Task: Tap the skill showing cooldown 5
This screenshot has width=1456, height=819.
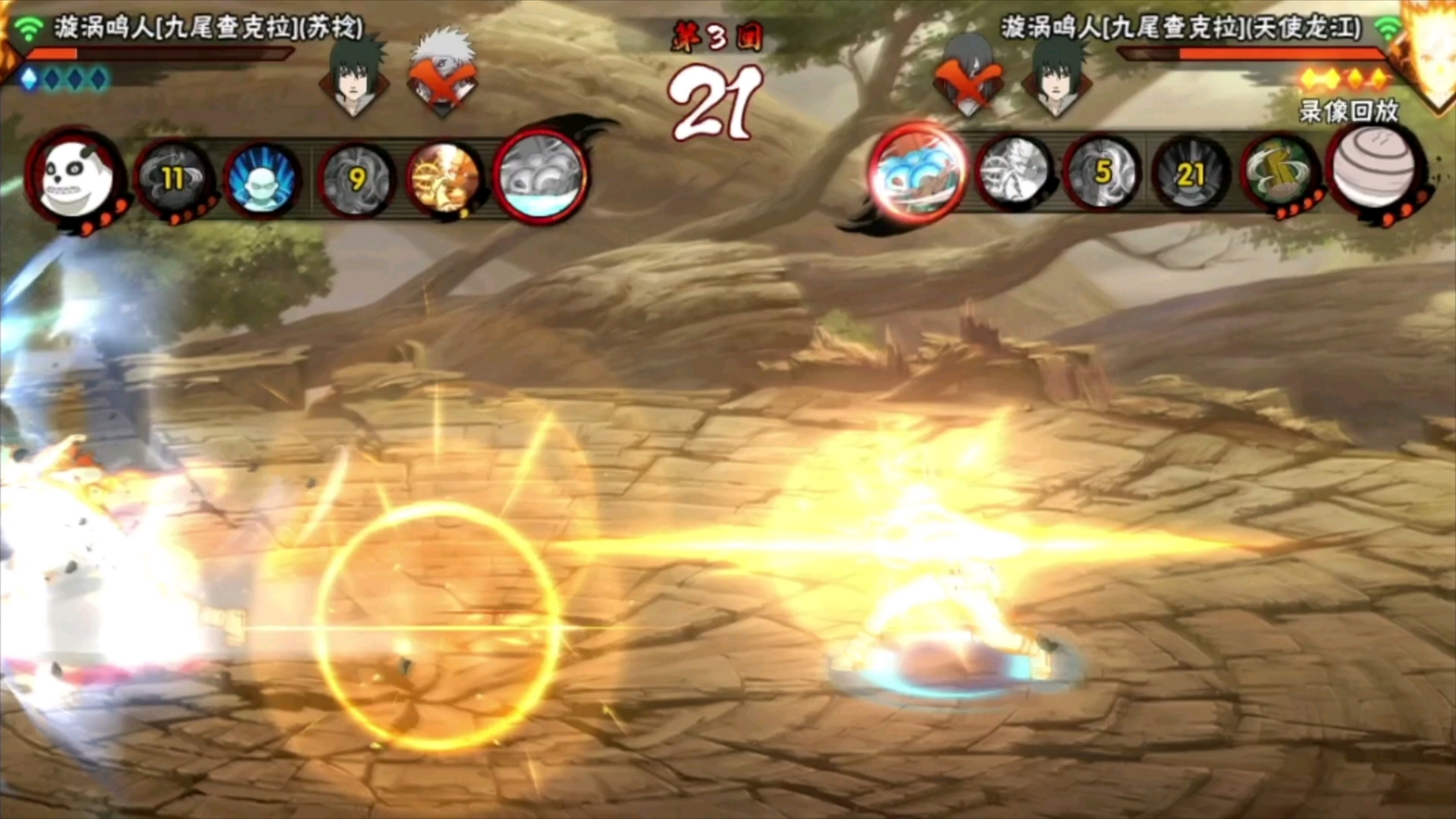Action: (x=1102, y=173)
